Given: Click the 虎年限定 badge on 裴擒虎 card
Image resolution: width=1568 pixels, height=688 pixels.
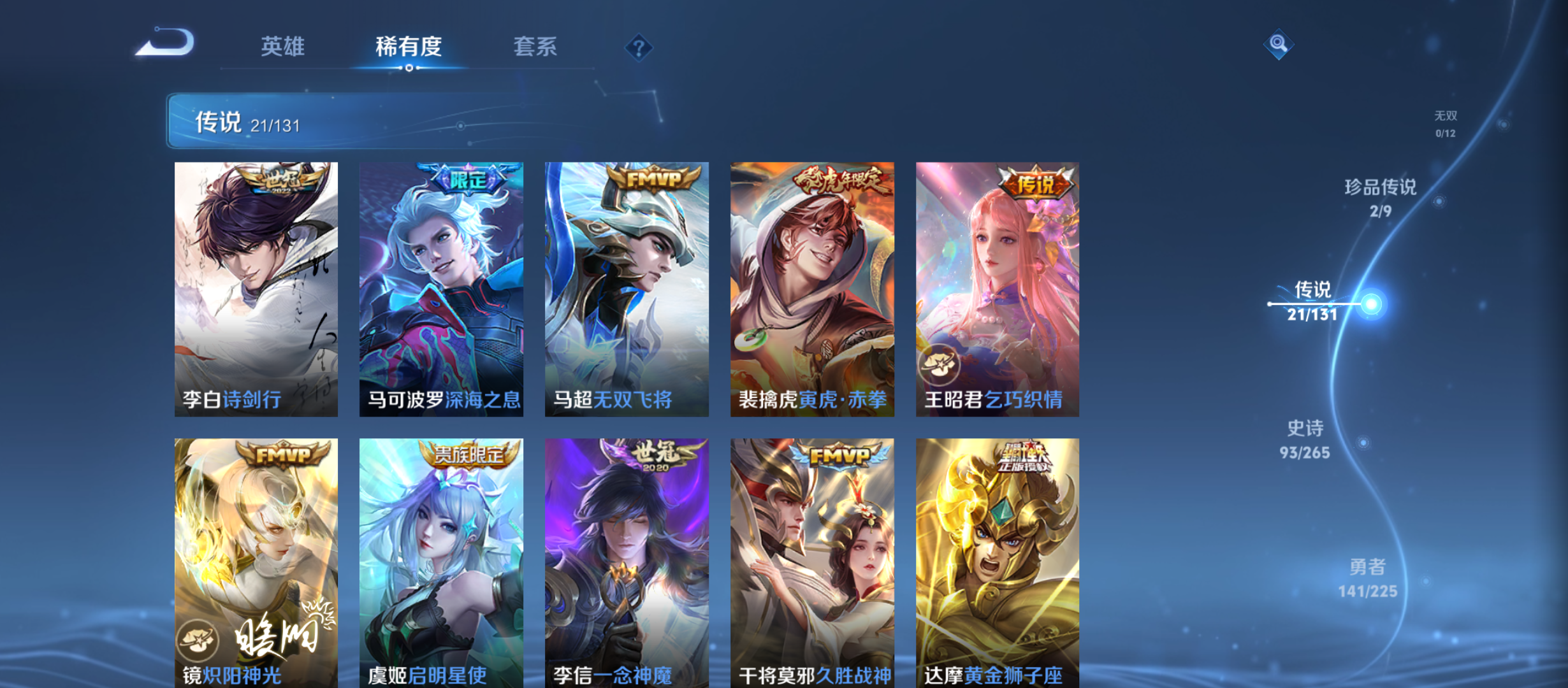Looking at the screenshot, I should 838,180.
